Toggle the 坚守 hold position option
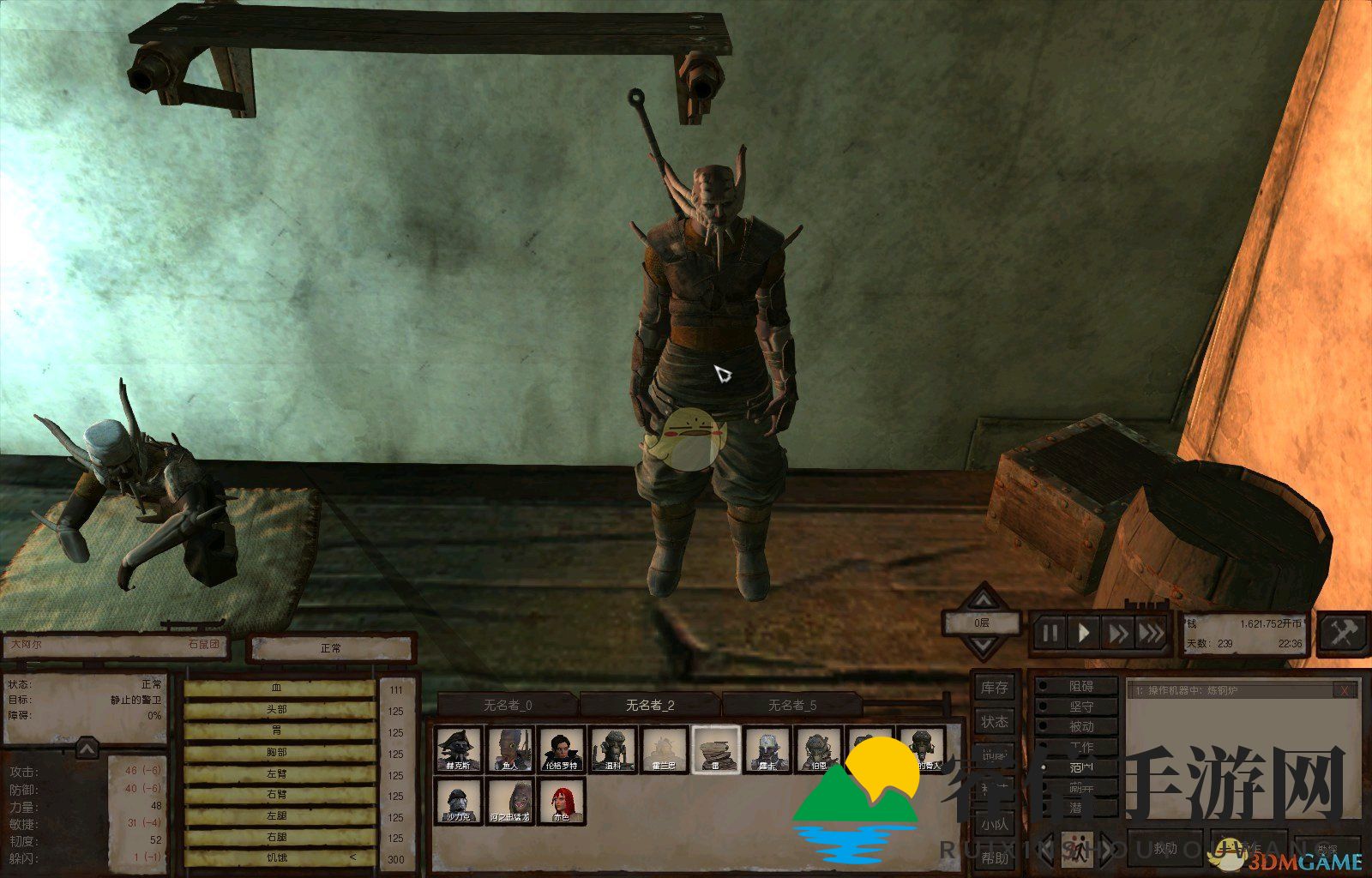This screenshot has height=878, width=1372. point(1080,707)
